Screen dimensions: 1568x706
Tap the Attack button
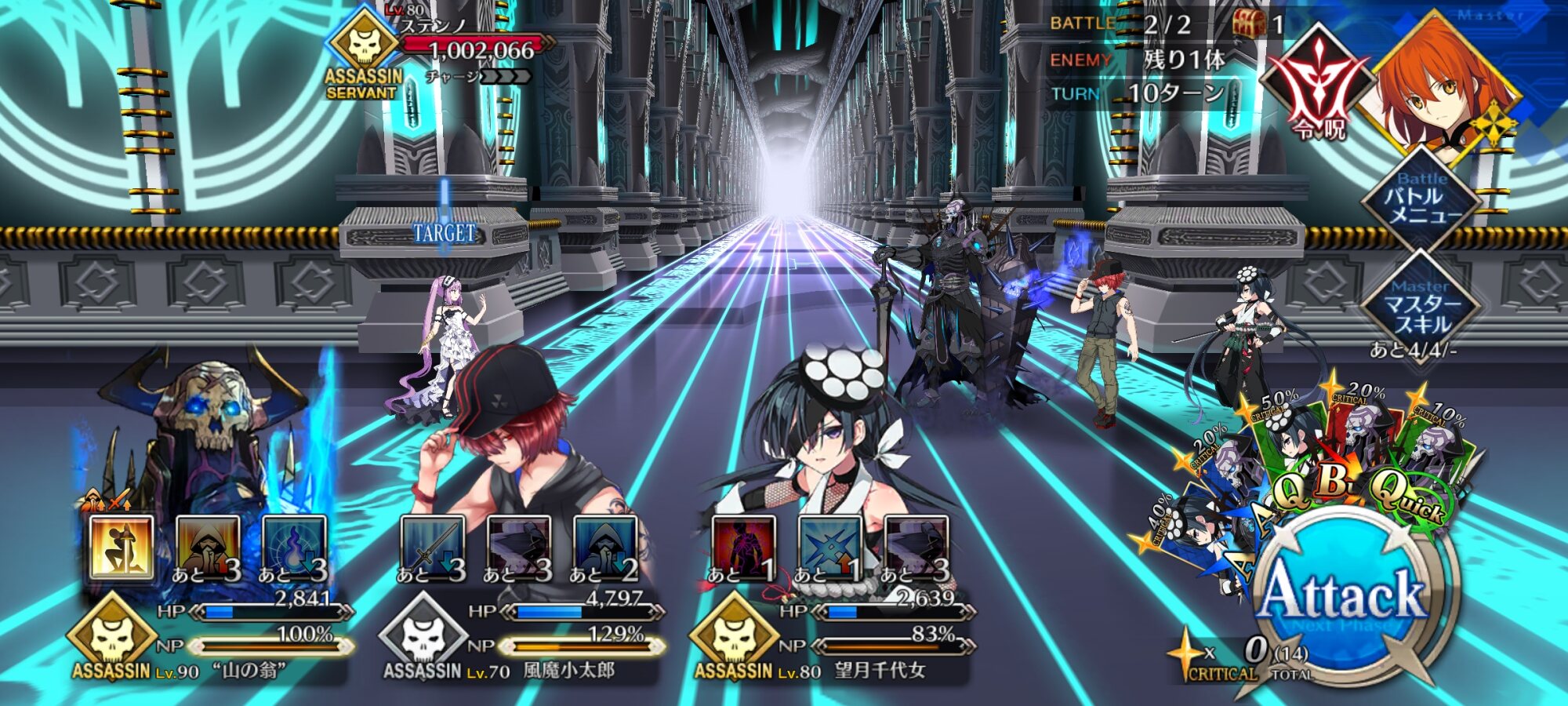1342,598
